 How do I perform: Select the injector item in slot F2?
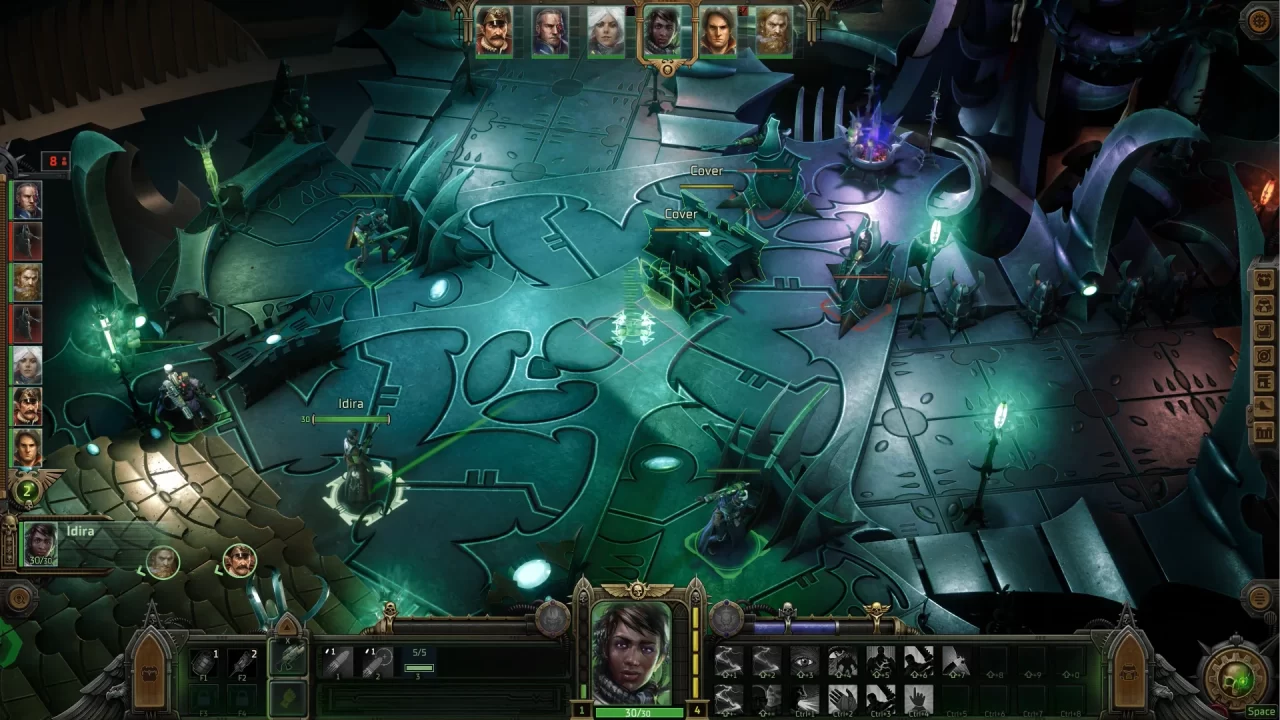coord(242,662)
